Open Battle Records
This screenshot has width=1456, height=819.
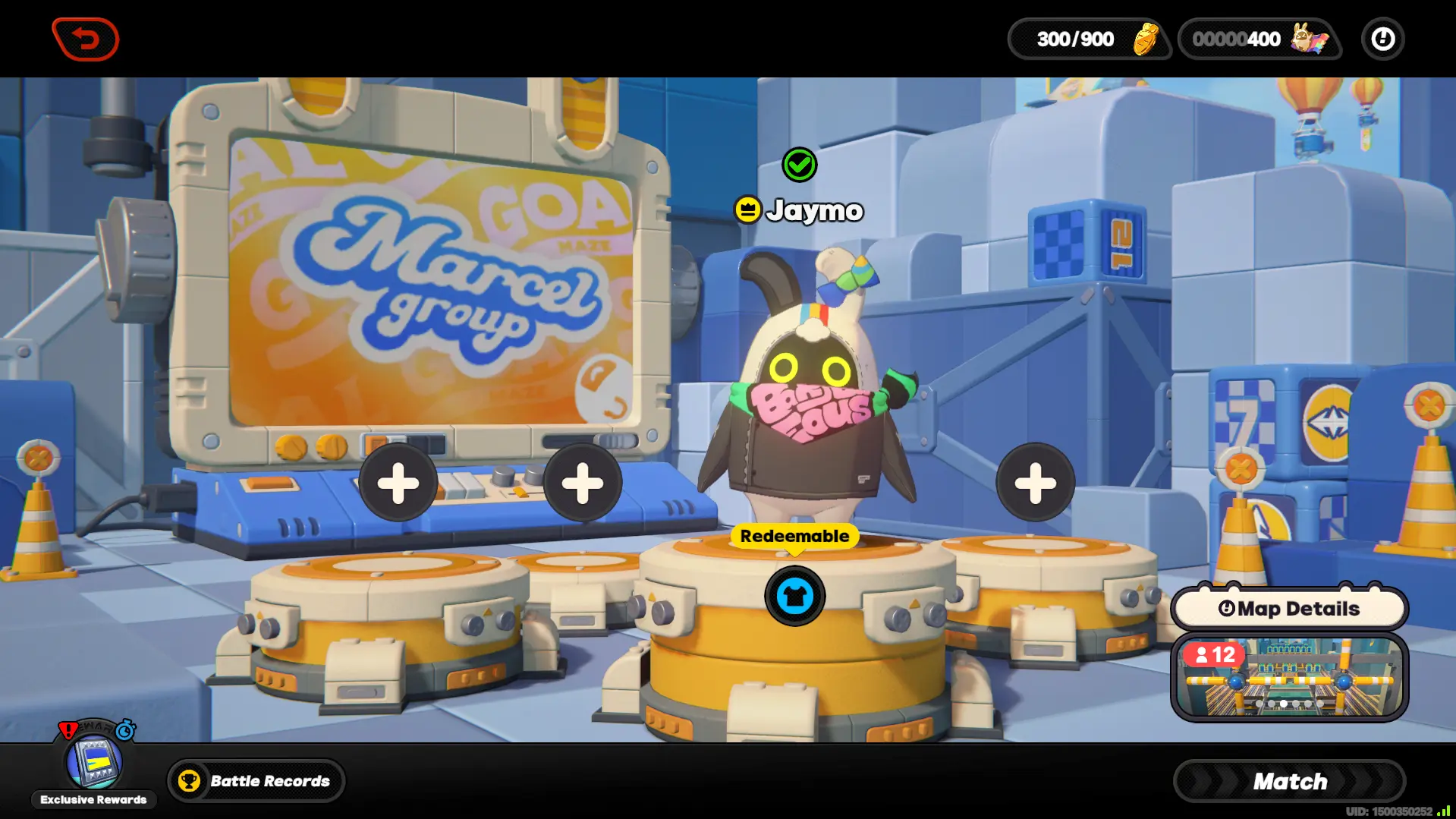[x=256, y=780]
